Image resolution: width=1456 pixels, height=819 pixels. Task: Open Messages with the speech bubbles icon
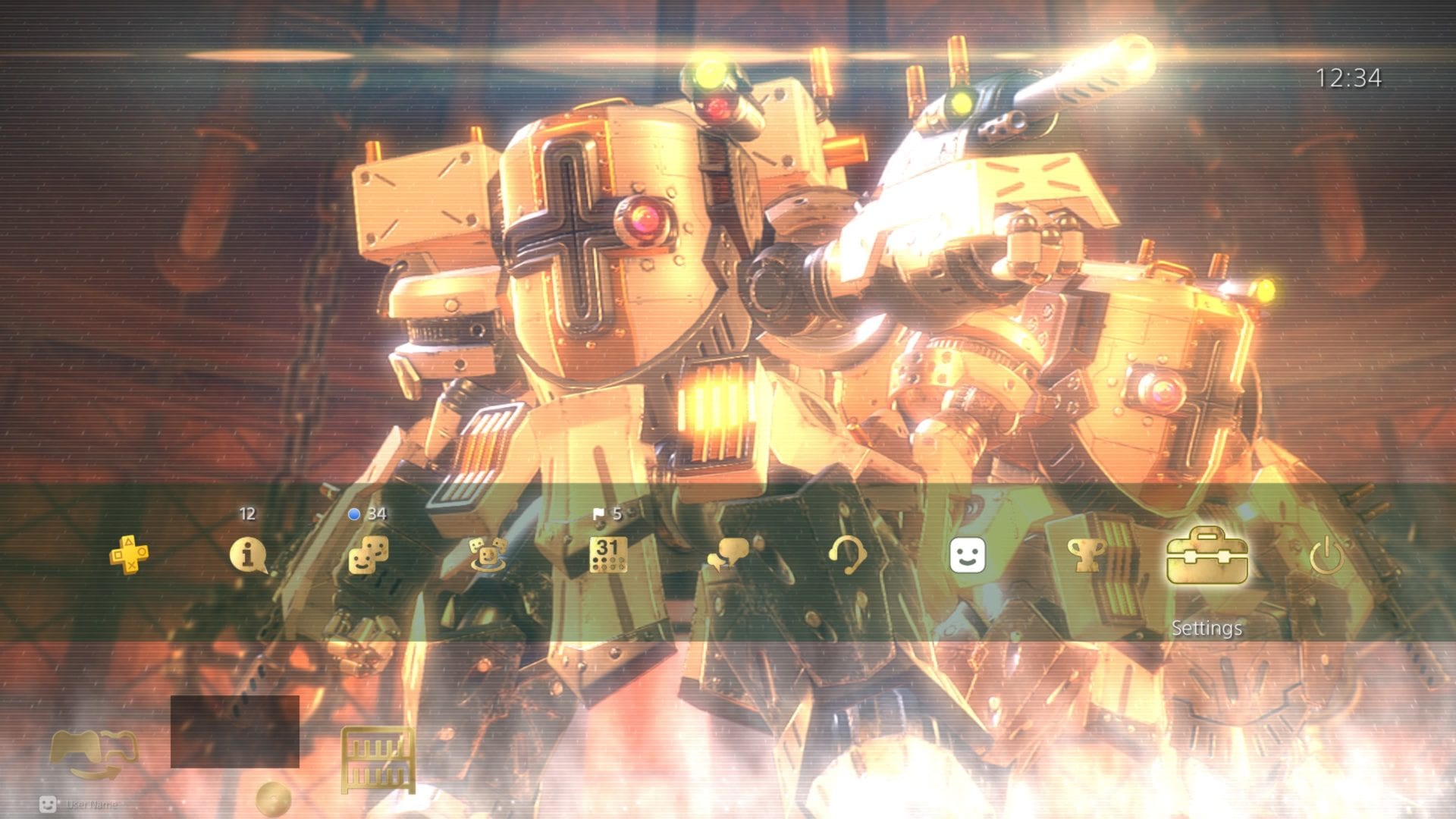(729, 555)
